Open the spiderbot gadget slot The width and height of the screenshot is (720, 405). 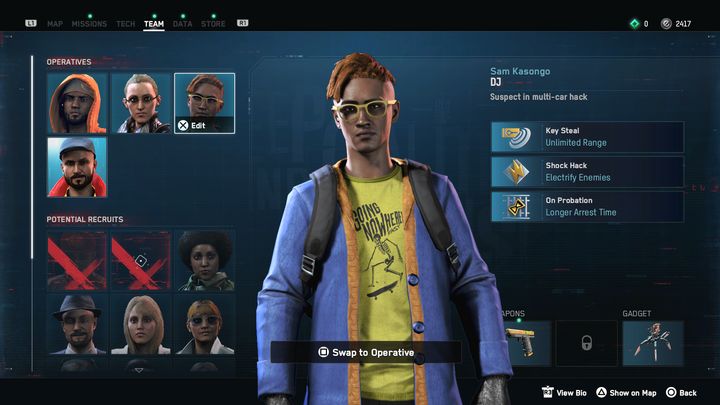[653, 343]
